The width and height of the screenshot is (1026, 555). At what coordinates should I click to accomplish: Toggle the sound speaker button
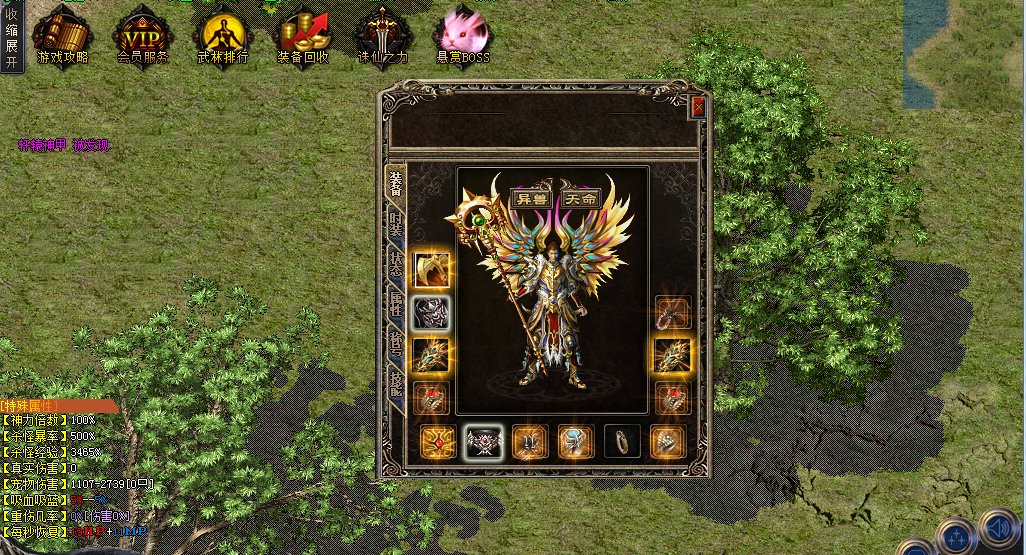point(998,526)
